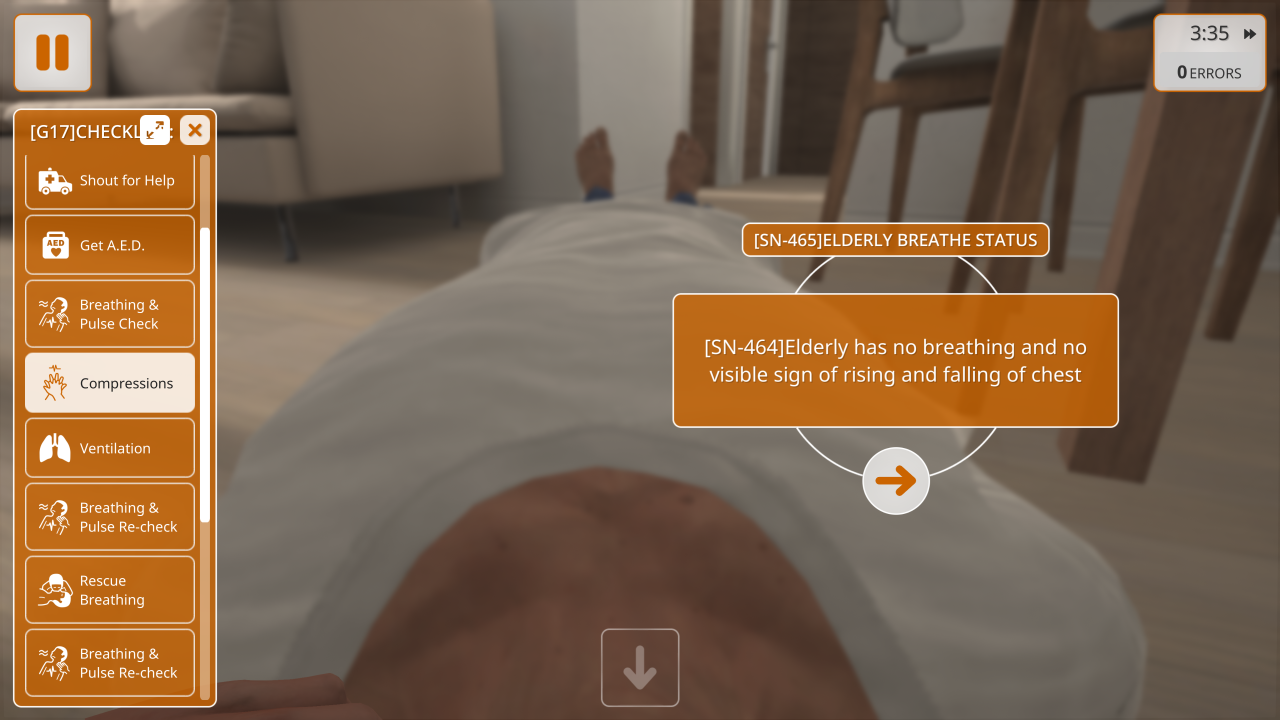The height and width of the screenshot is (720, 1280).
Task: Choose the Get A.E.D. checklist item
Action: [x=110, y=245]
